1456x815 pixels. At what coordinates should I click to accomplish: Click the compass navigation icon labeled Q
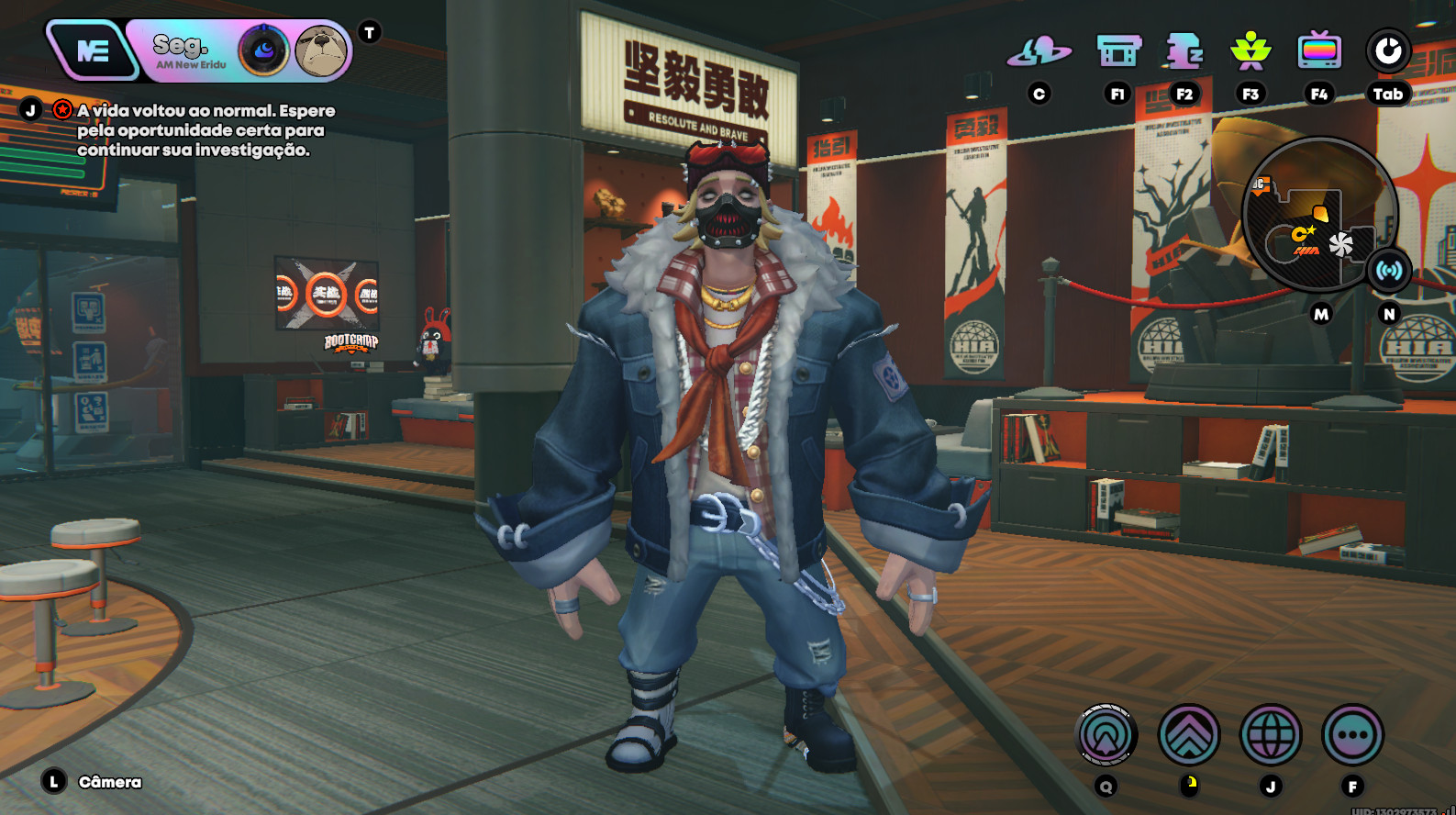pyautogui.click(x=1106, y=734)
